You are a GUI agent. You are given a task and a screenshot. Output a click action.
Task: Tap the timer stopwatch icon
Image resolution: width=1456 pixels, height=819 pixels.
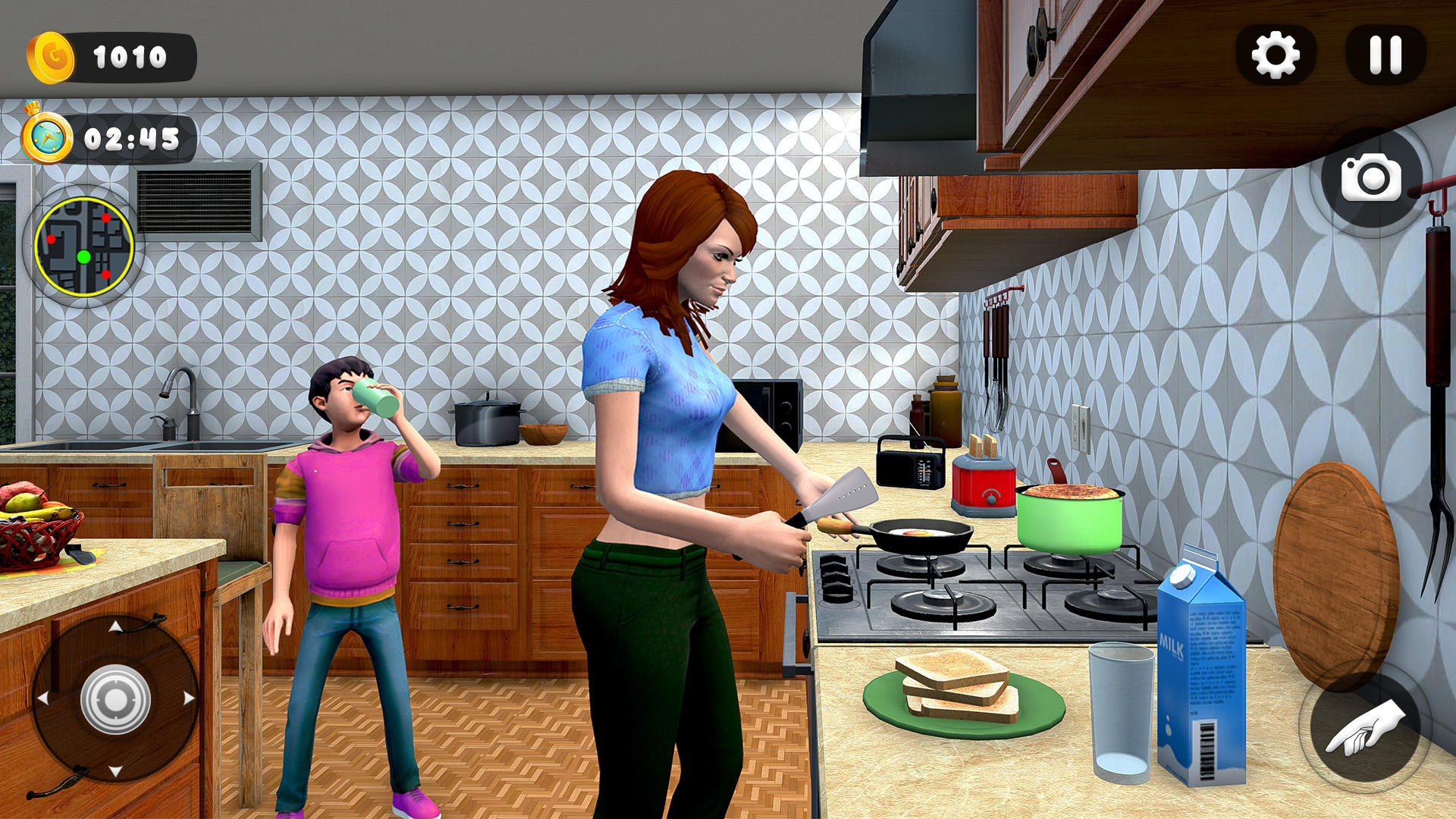45,136
